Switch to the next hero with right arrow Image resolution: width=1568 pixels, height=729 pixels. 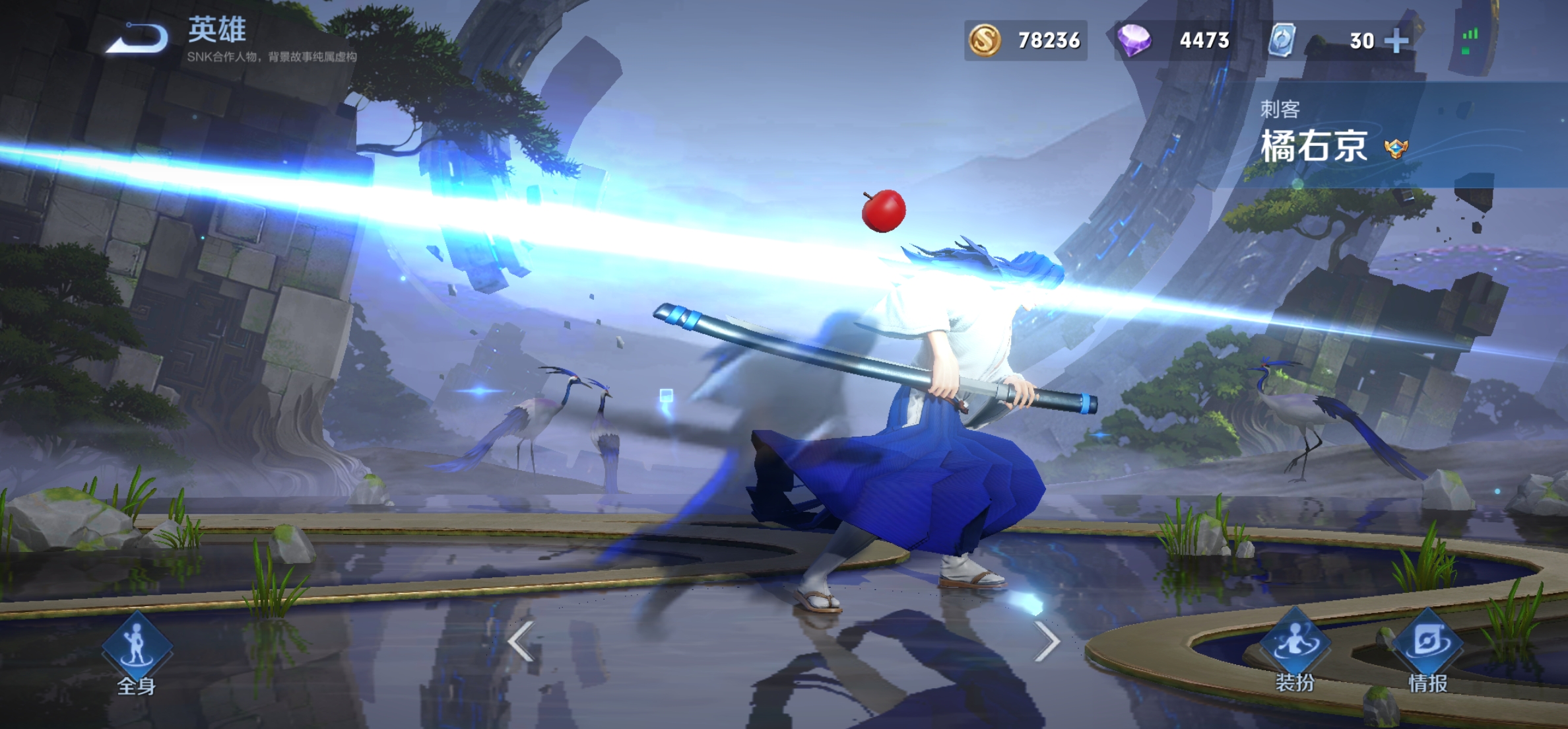(x=1047, y=641)
